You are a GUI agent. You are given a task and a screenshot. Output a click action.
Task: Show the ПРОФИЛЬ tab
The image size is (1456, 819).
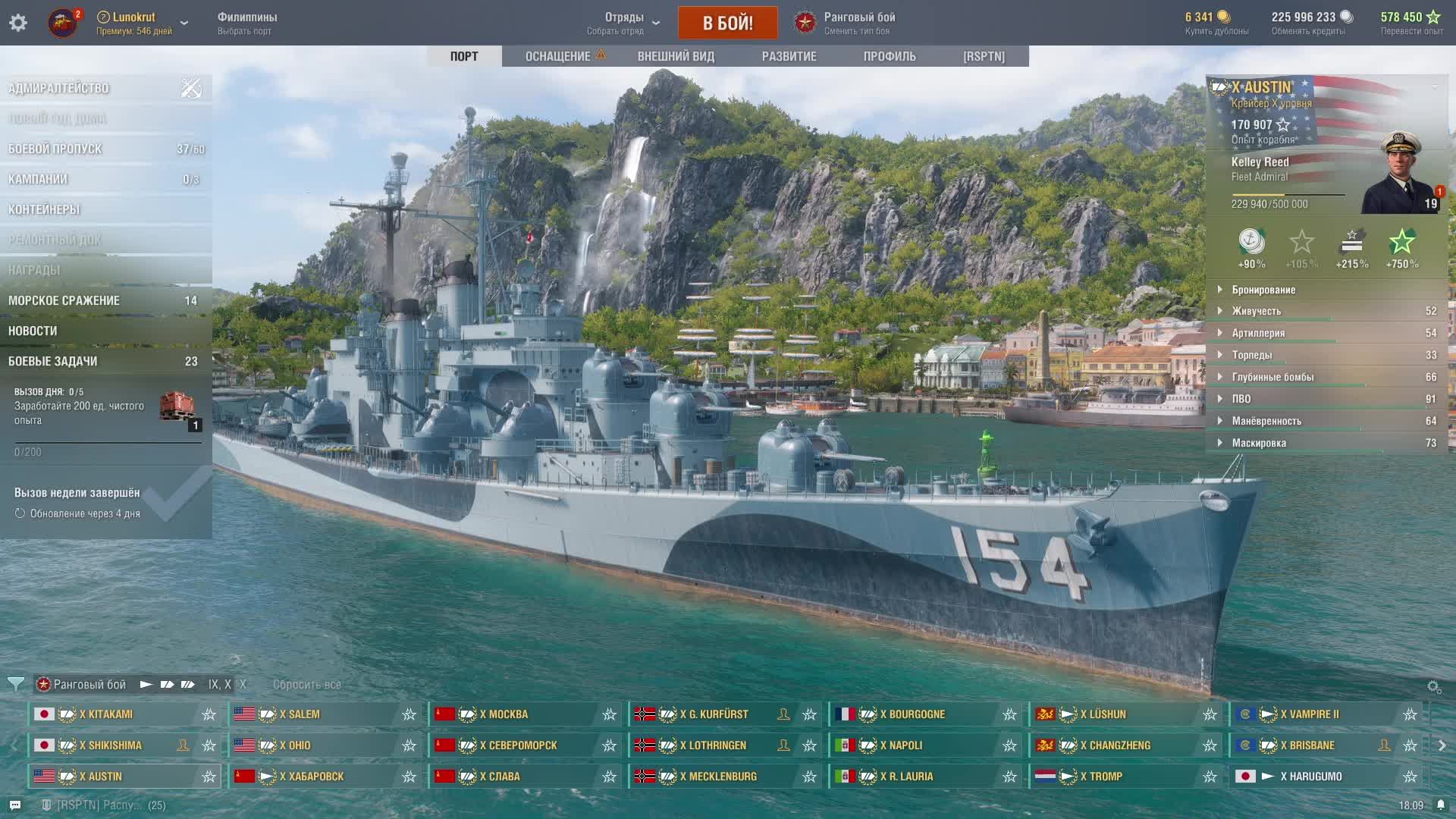pyautogui.click(x=890, y=56)
